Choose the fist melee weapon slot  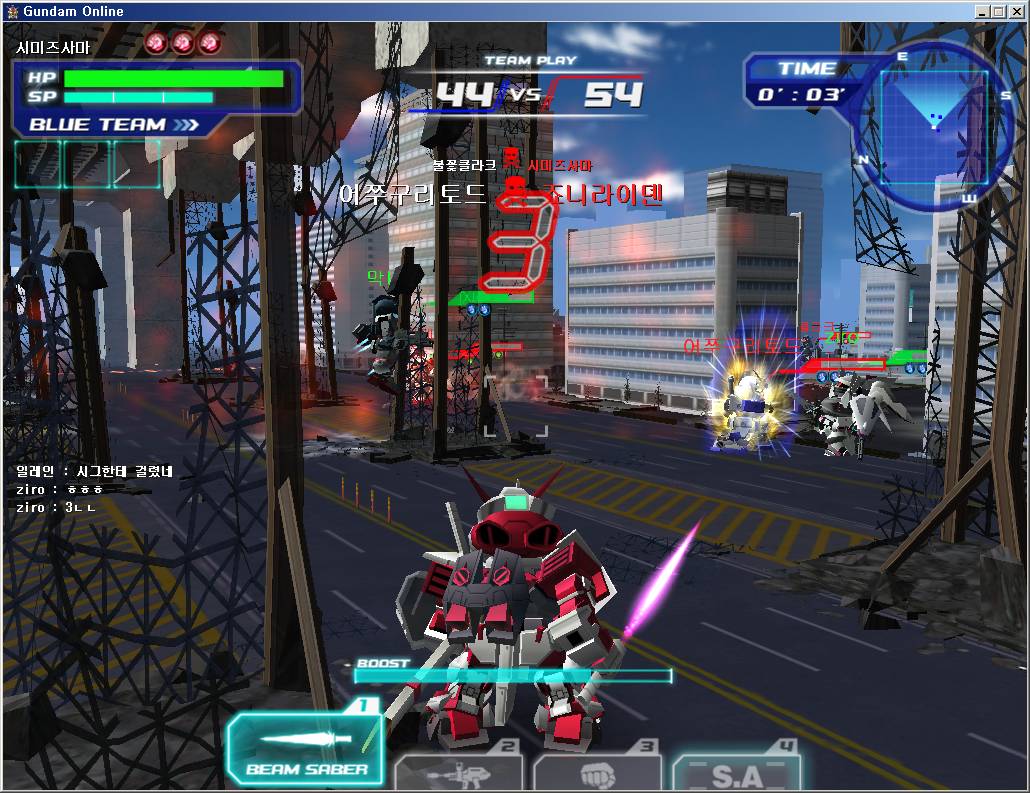(x=596, y=774)
